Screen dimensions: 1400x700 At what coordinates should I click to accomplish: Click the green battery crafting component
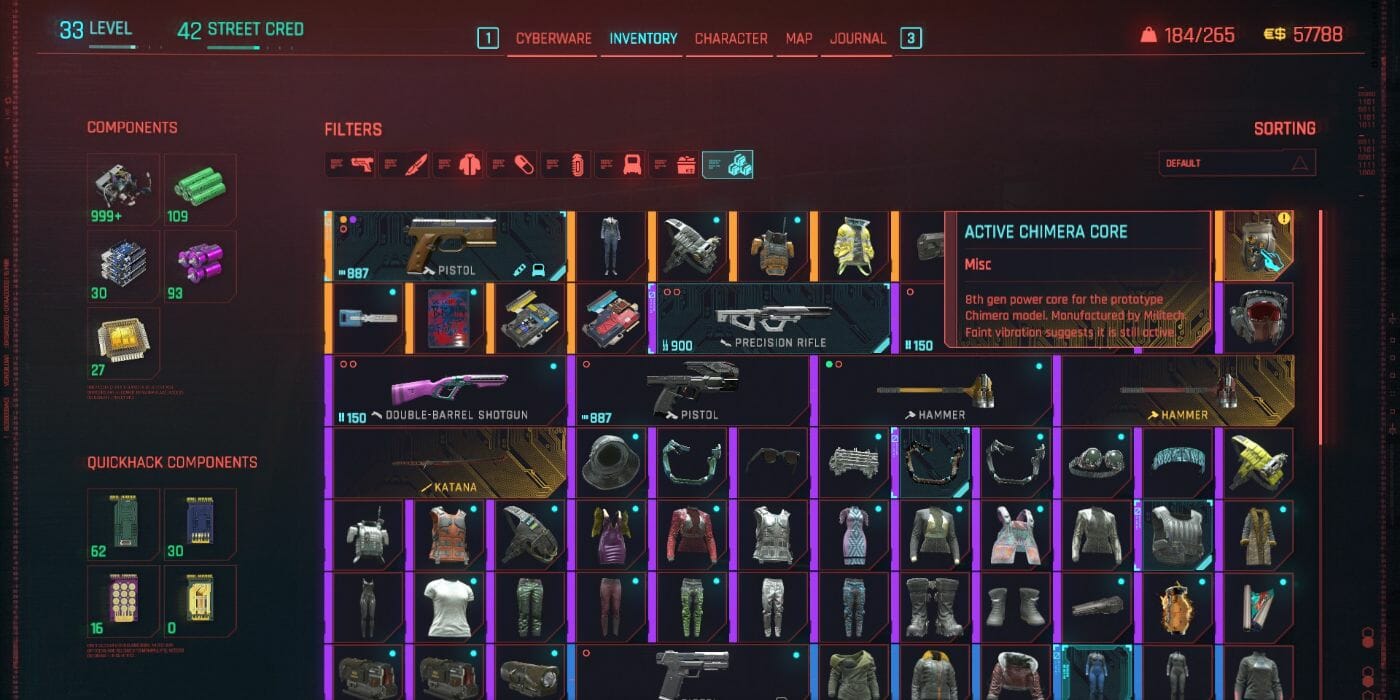coord(200,189)
